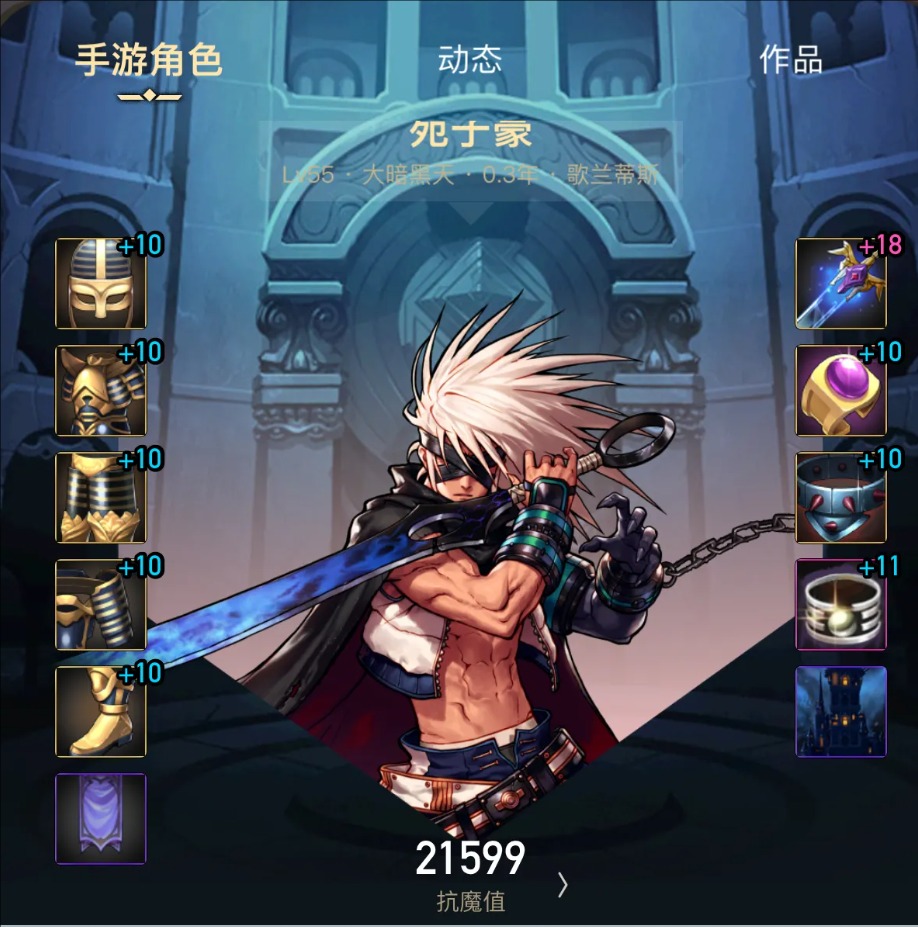This screenshot has width=918, height=927.
Task: Open the dark castle icon slot
Action: [x=841, y=712]
